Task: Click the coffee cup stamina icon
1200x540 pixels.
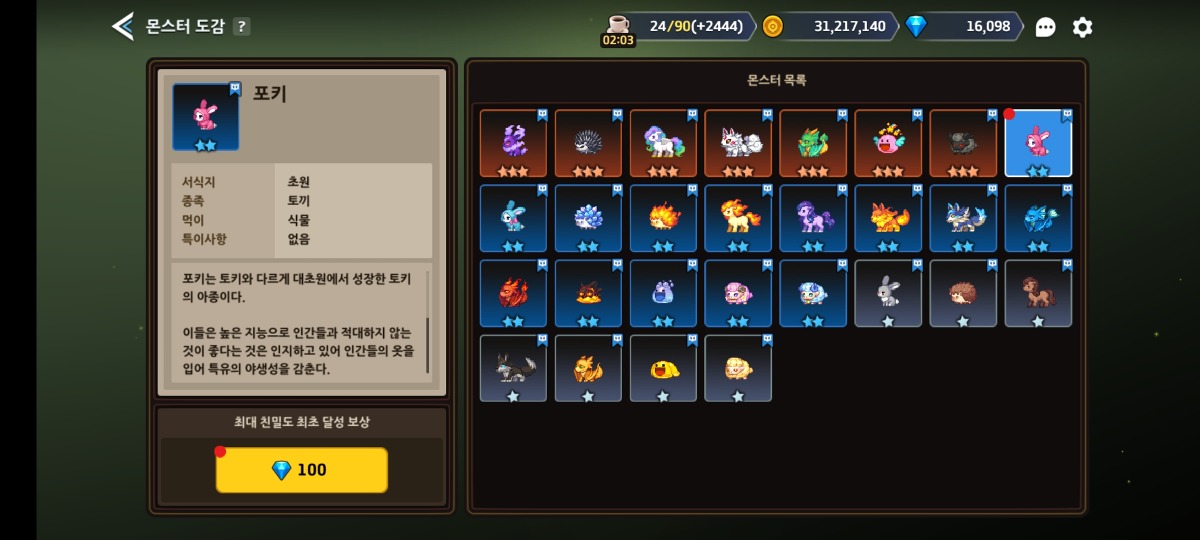Action: (x=618, y=25)
